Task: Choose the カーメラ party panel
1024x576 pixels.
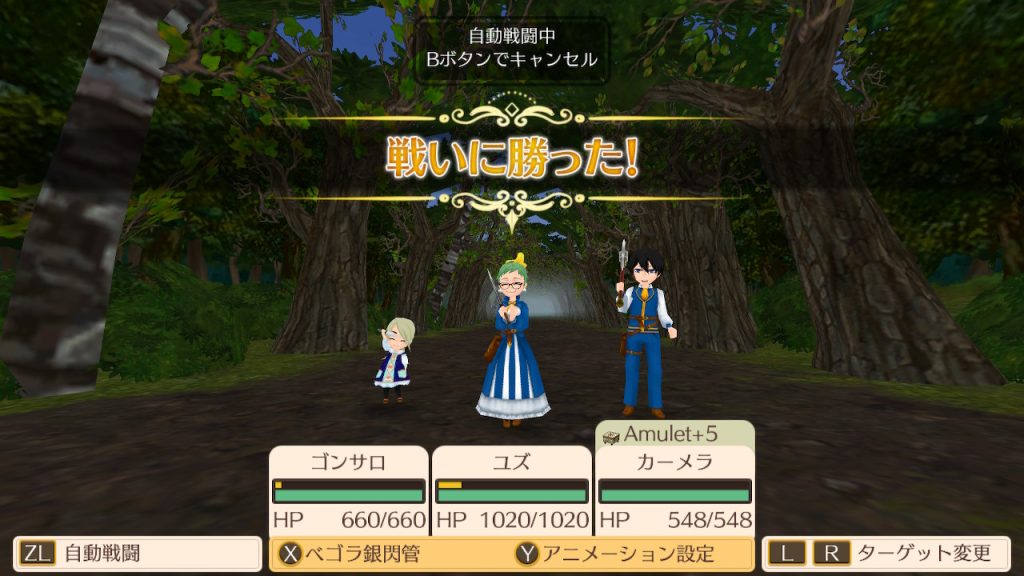Action: tap(675, 490)
